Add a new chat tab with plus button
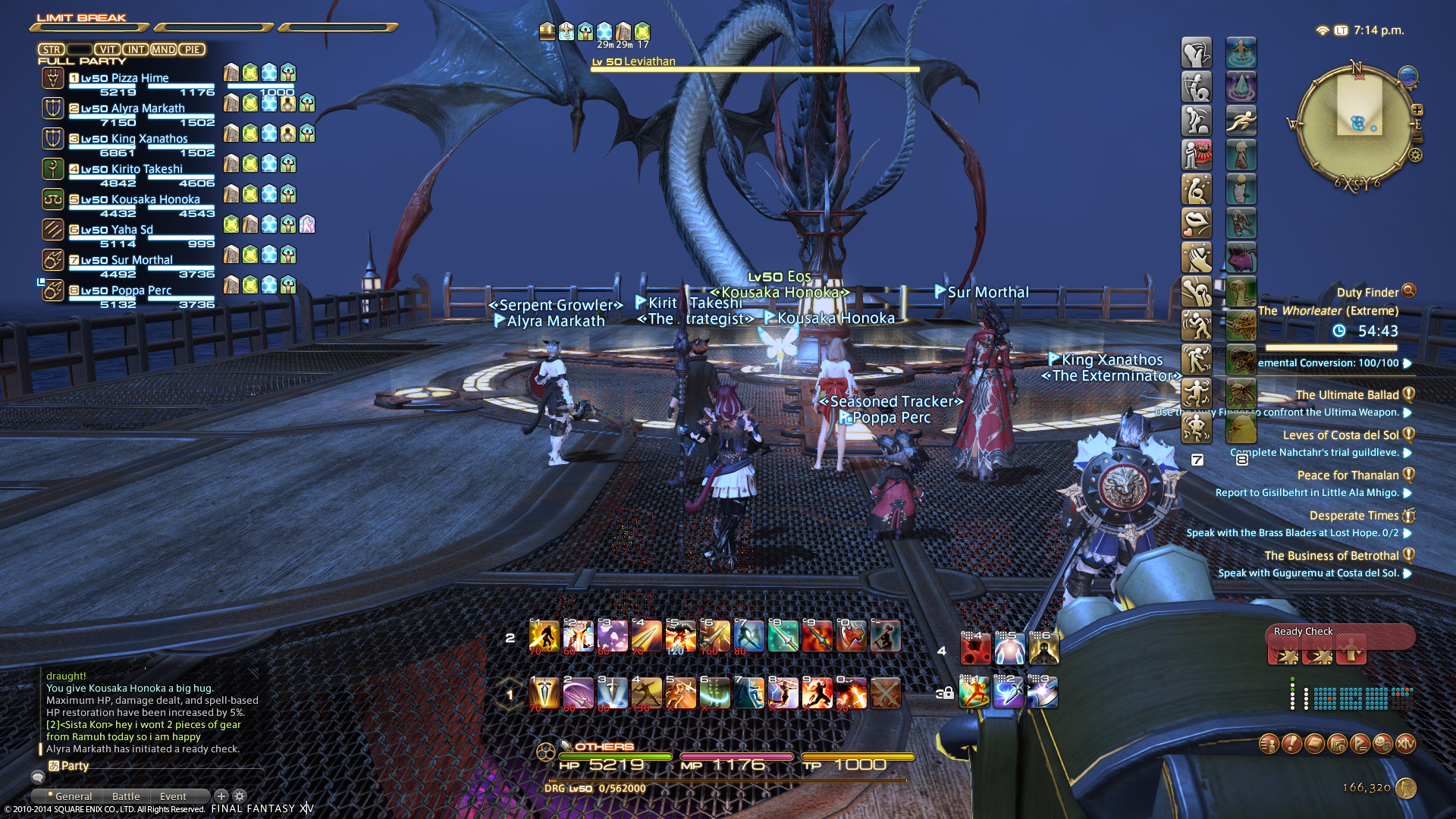1456x819 pixels. click(x=221, y=796)
